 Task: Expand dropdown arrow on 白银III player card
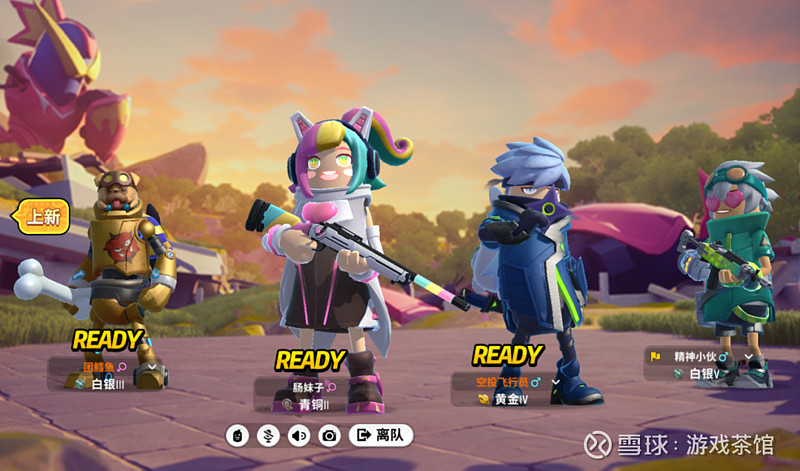(x=152, y=367)
